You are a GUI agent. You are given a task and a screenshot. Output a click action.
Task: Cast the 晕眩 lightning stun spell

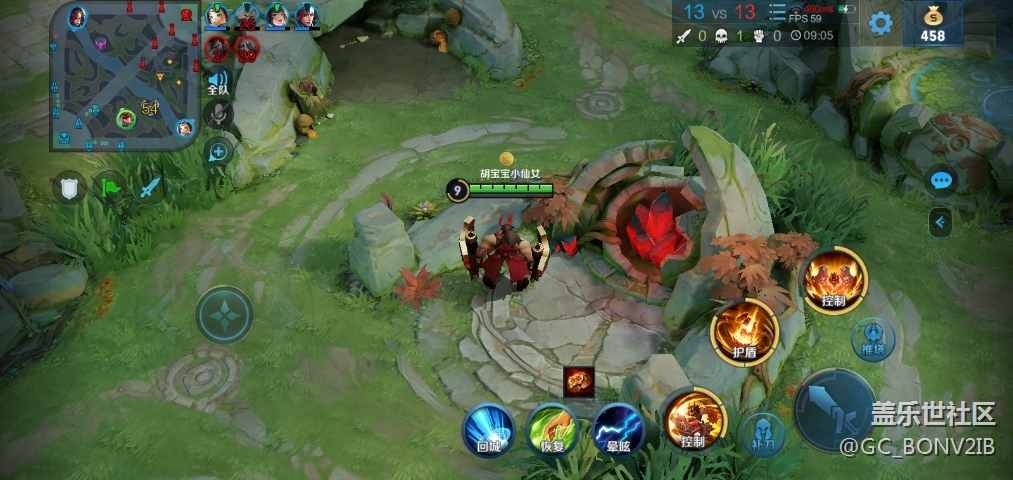click(x=618, y=428)
